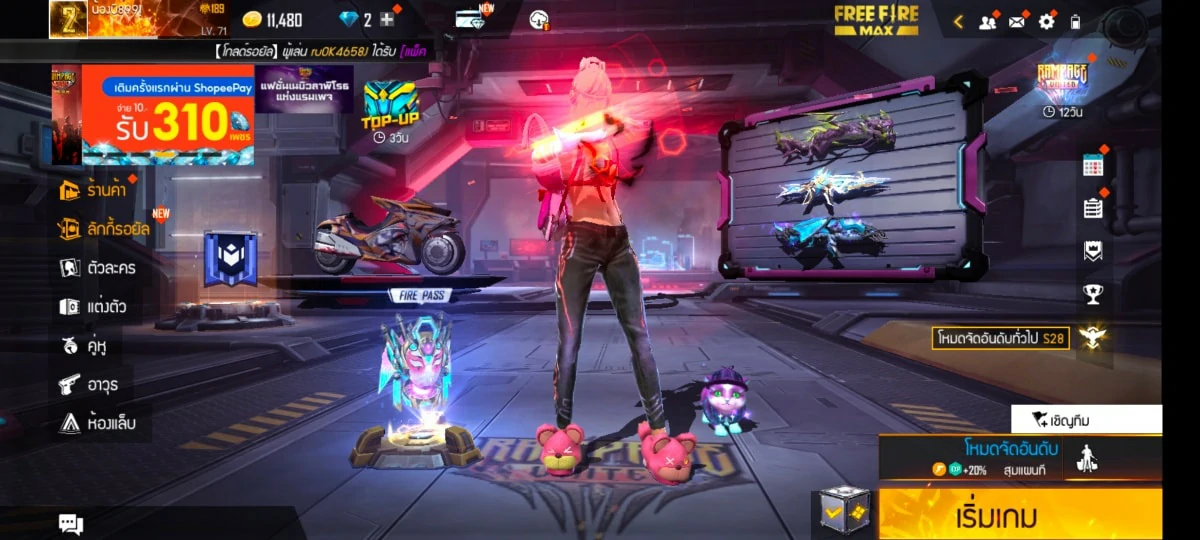This screenshot has width=1200, height=540.
Task: Open the trophy icon in the sidebar
Action: pos(1093,294)
